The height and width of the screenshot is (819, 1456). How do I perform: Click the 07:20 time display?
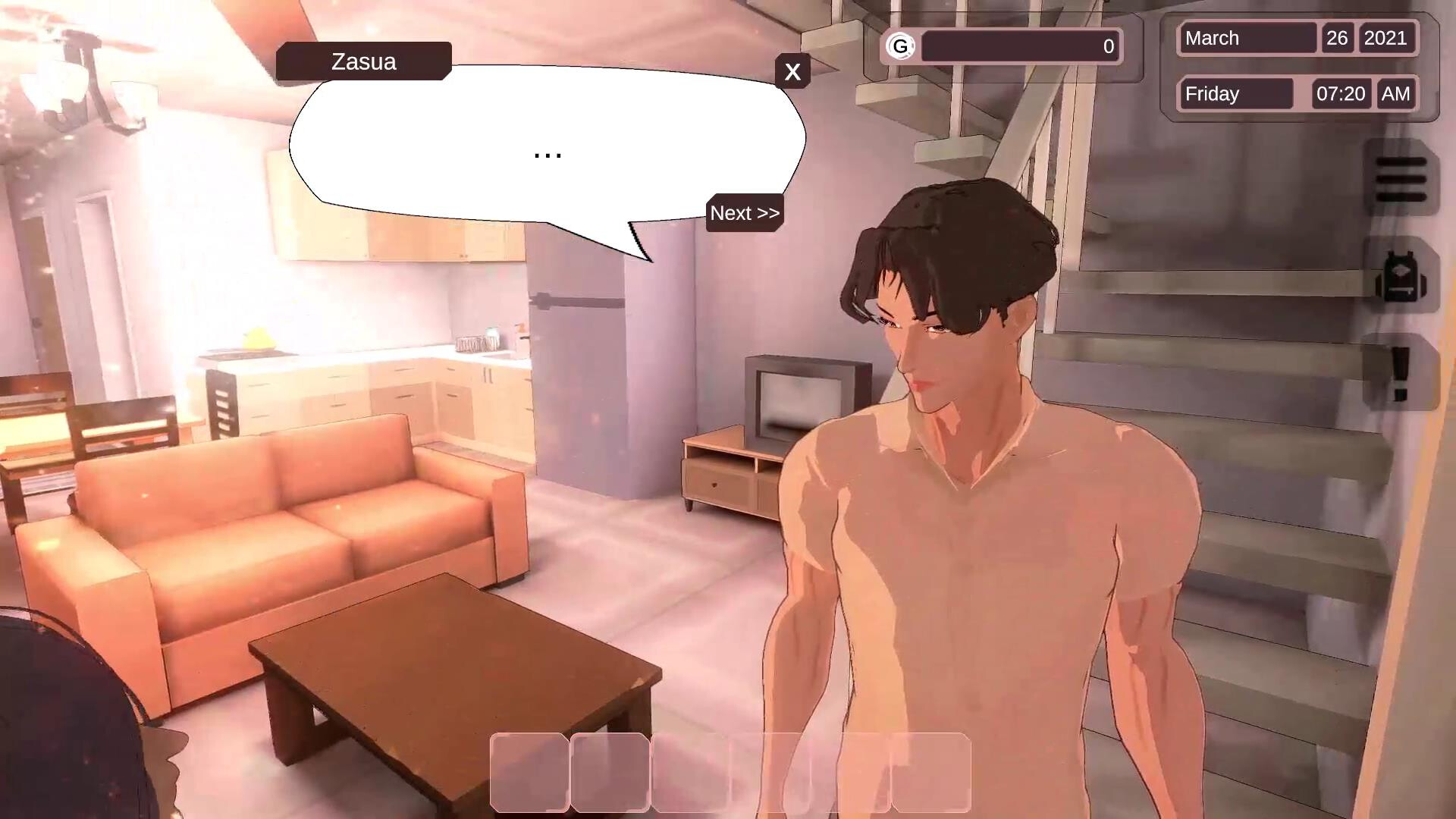point(1341,94)
